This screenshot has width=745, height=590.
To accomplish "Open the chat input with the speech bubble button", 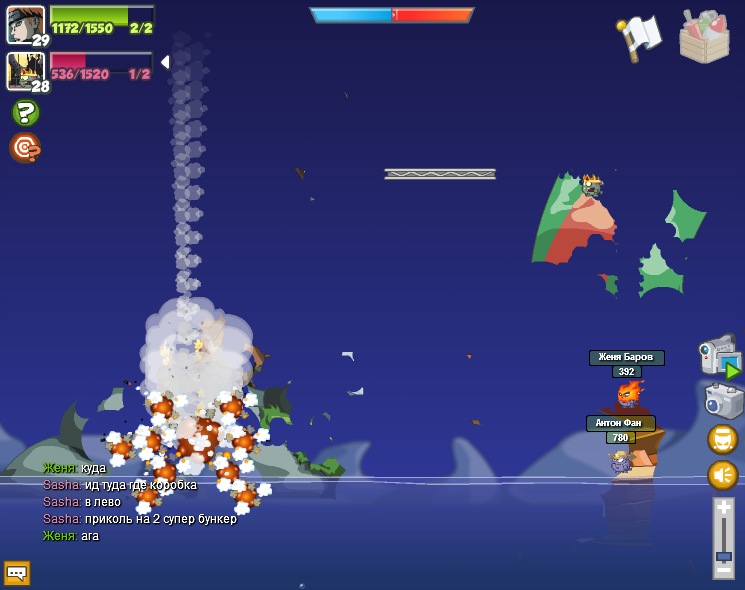I will pos(17,573).
